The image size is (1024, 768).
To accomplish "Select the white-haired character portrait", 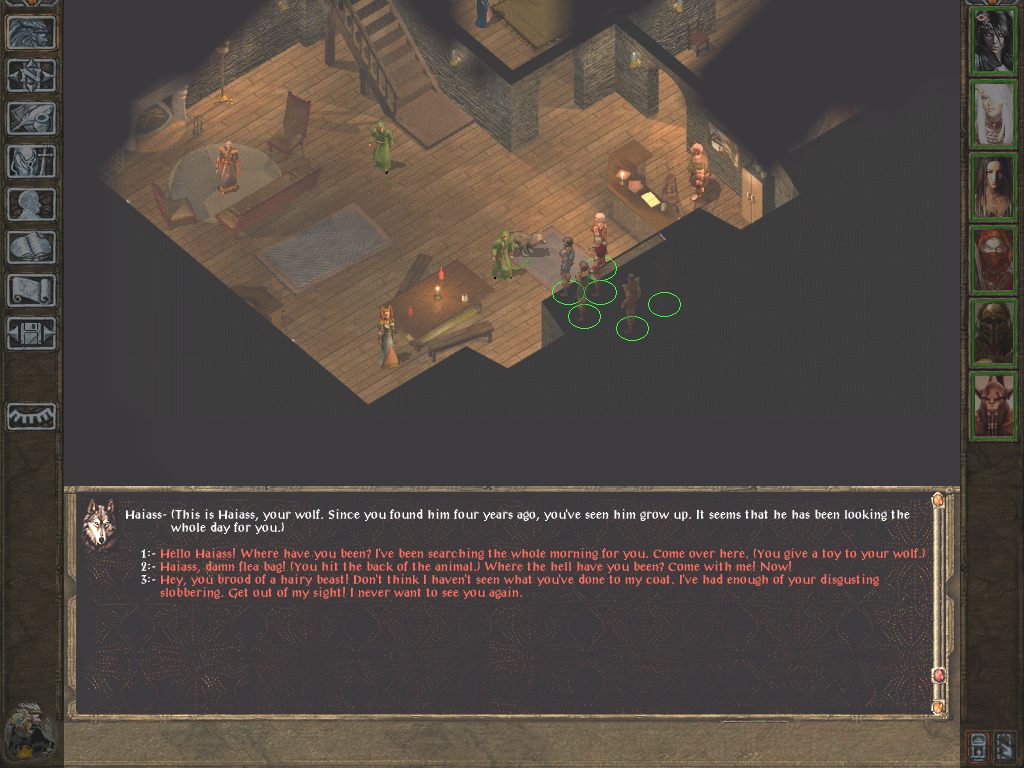I will (x=993, y=114).
